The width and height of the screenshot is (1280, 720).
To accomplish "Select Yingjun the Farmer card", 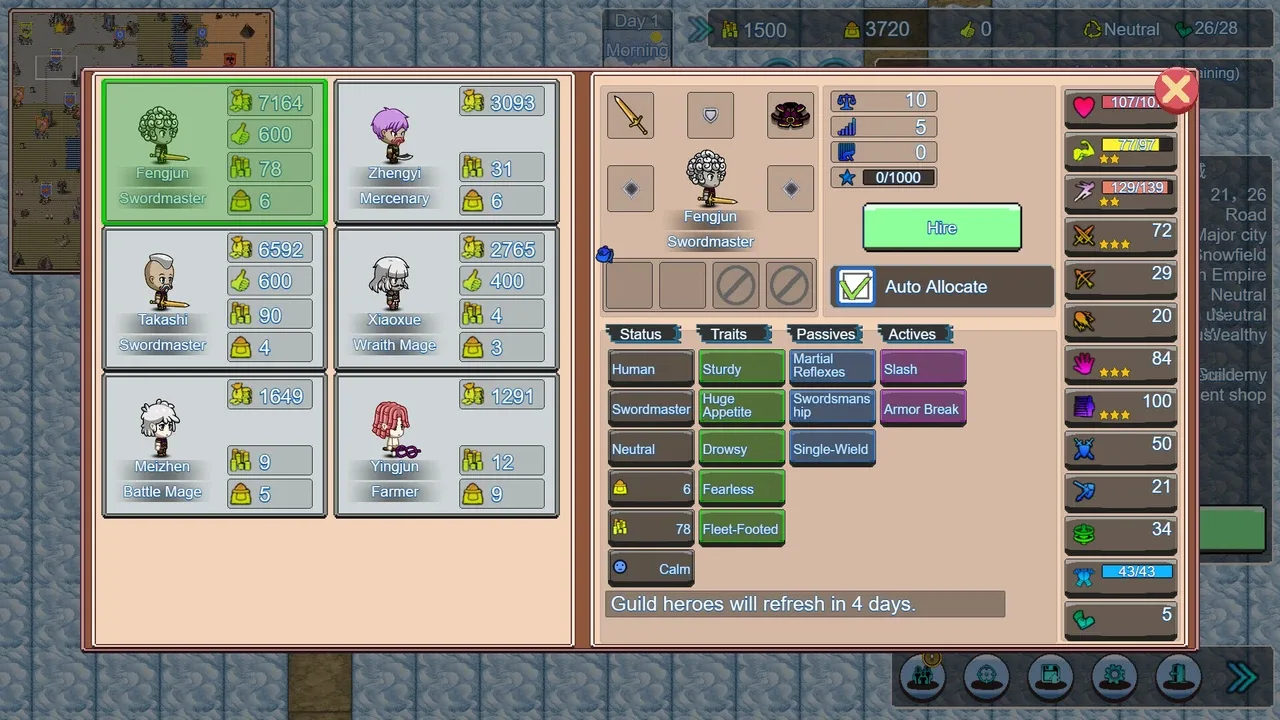I will [x=446, y=445].
